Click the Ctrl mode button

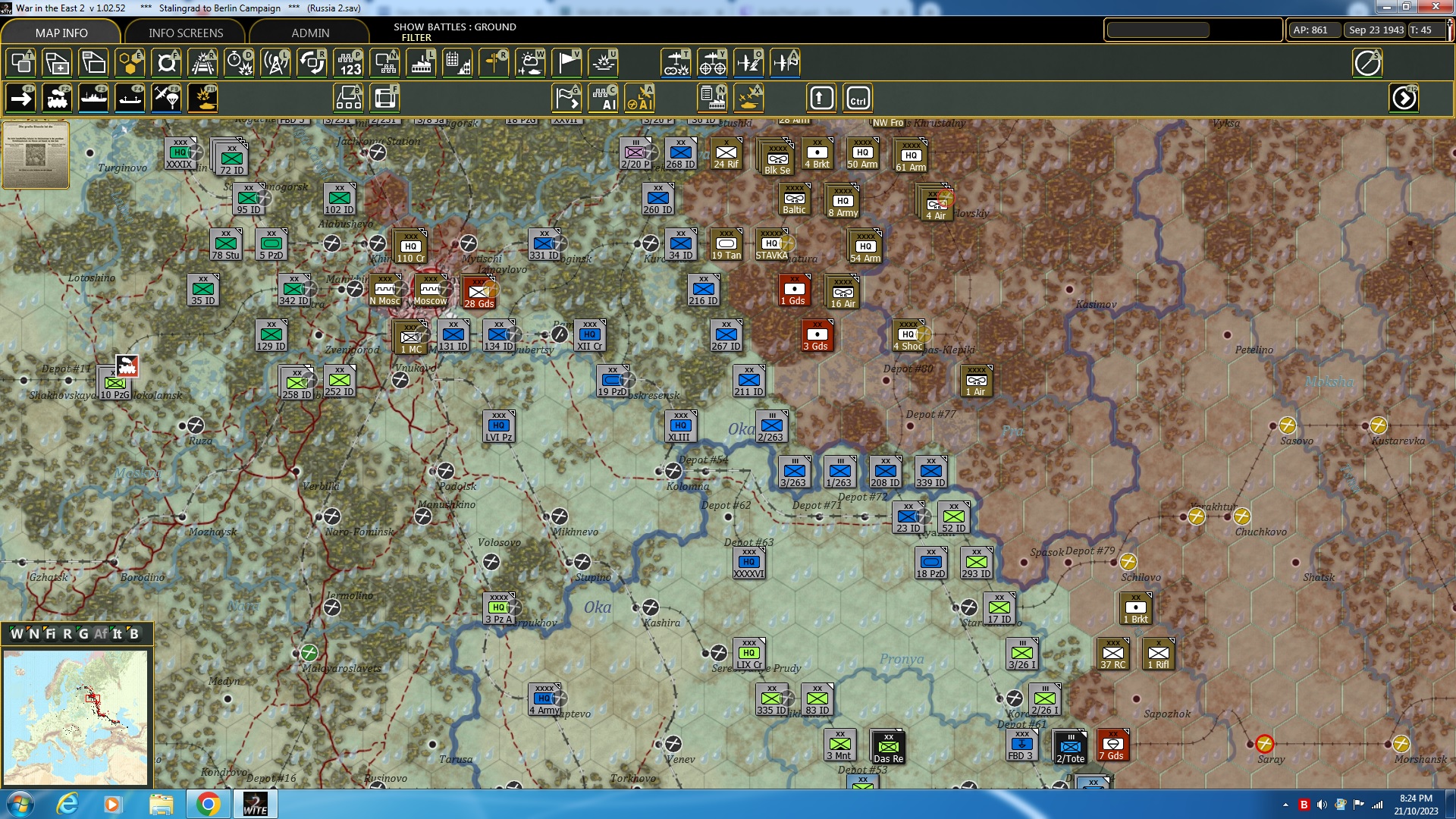click(x=858, y=98)
